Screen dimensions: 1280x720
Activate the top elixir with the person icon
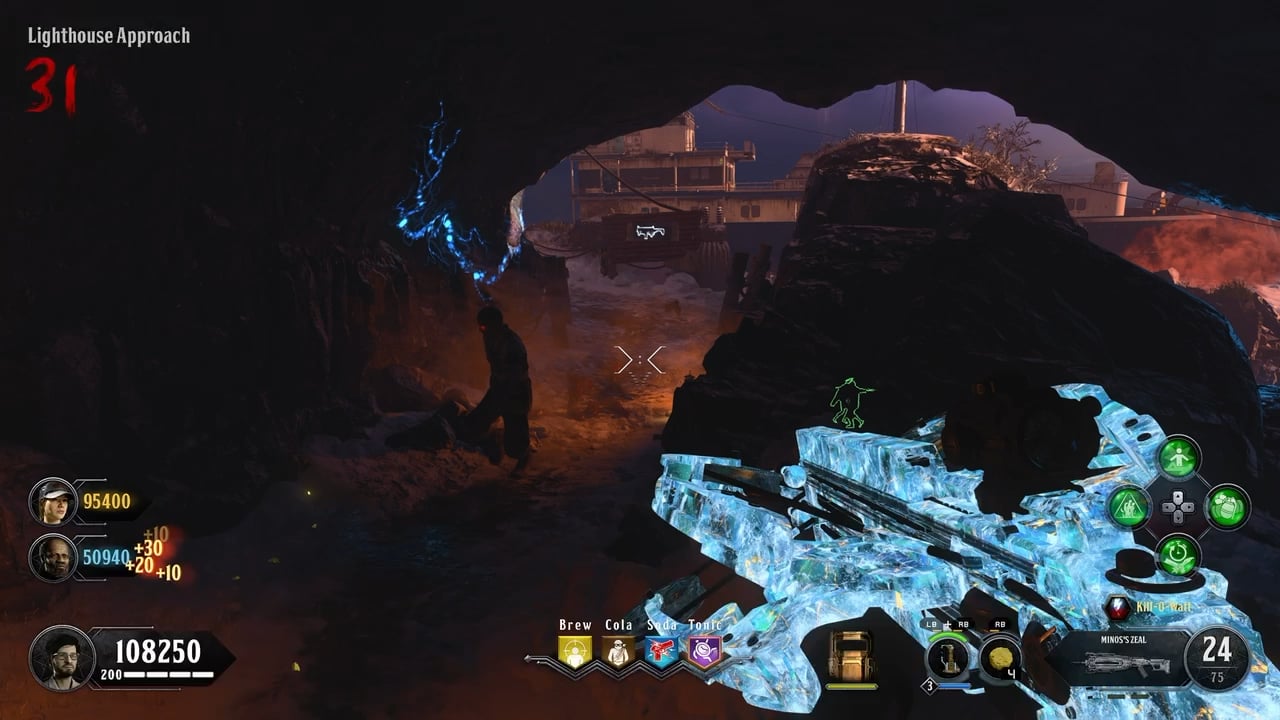click(x=1178, y=459)
